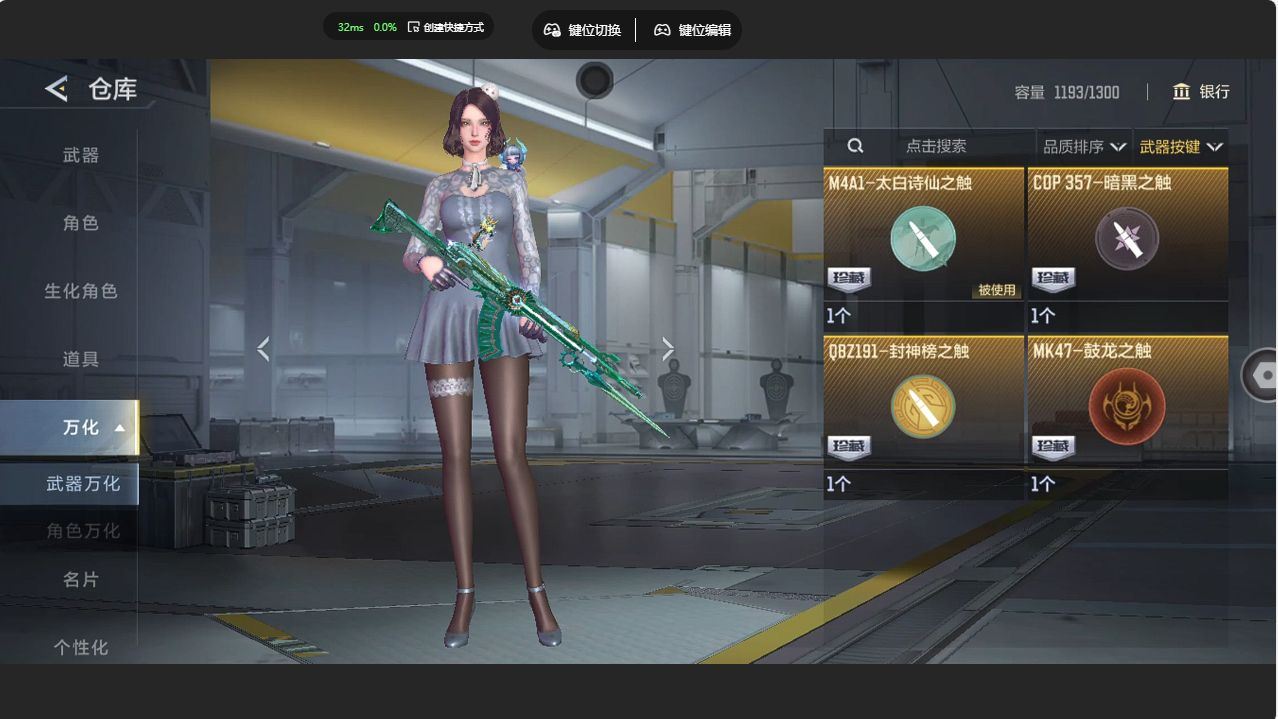The width and height of the screenshot is (1278, 719).
Task: Click the 点击搜索 search field
Action: click(935, 146)
